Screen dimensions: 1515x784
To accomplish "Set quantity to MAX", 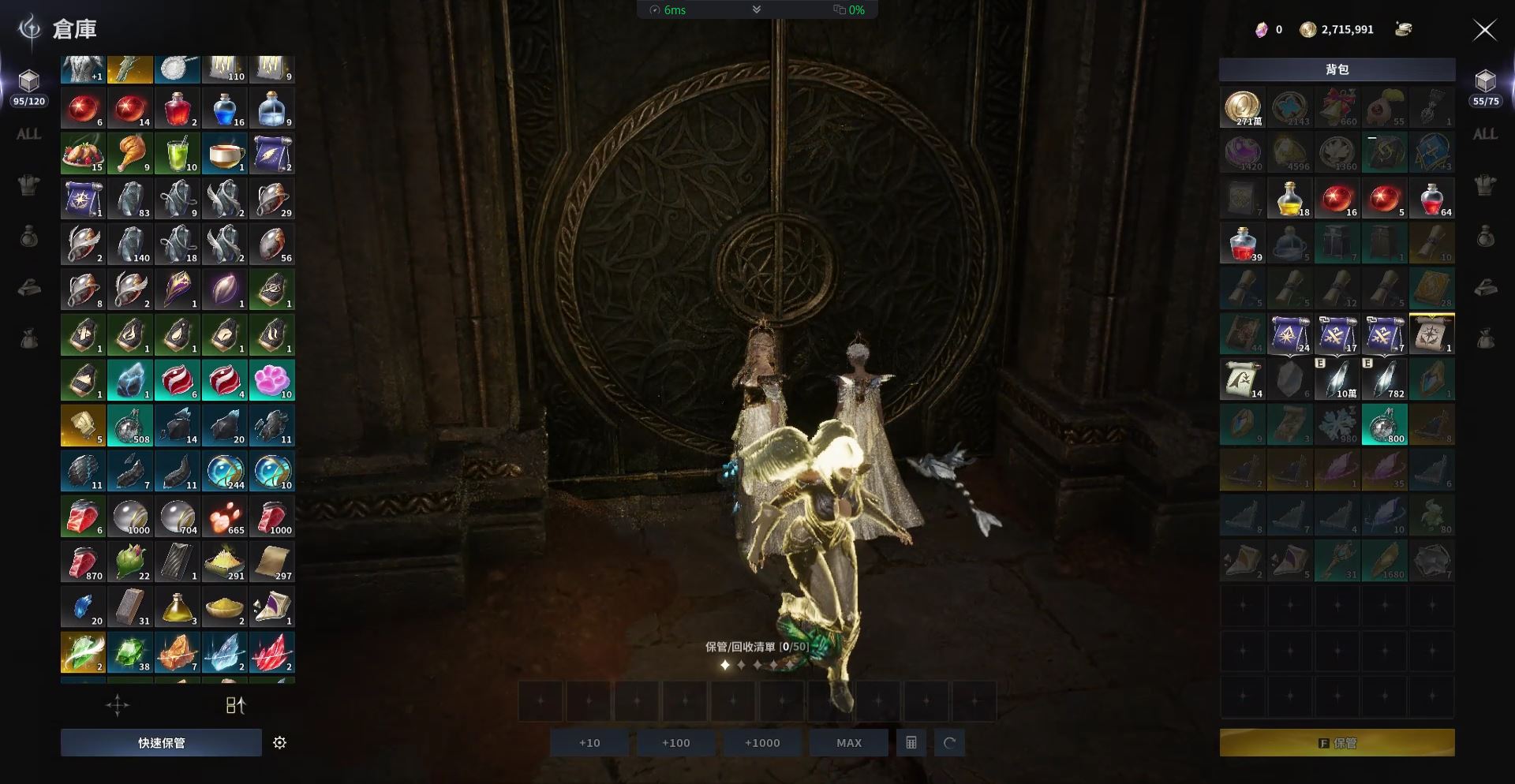I will point(848,742).
